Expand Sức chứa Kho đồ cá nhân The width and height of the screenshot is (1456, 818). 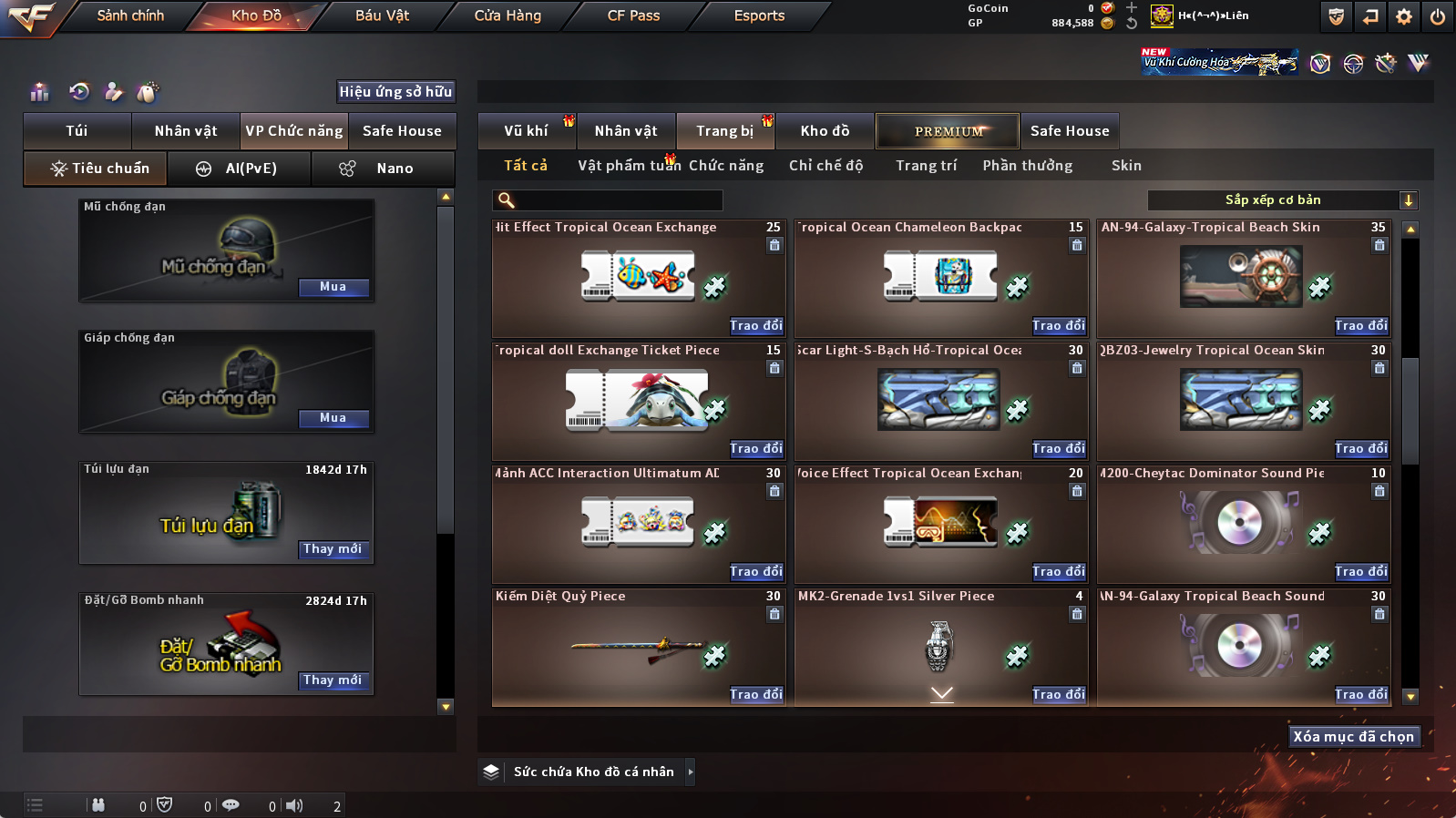(x=690, y=772)
